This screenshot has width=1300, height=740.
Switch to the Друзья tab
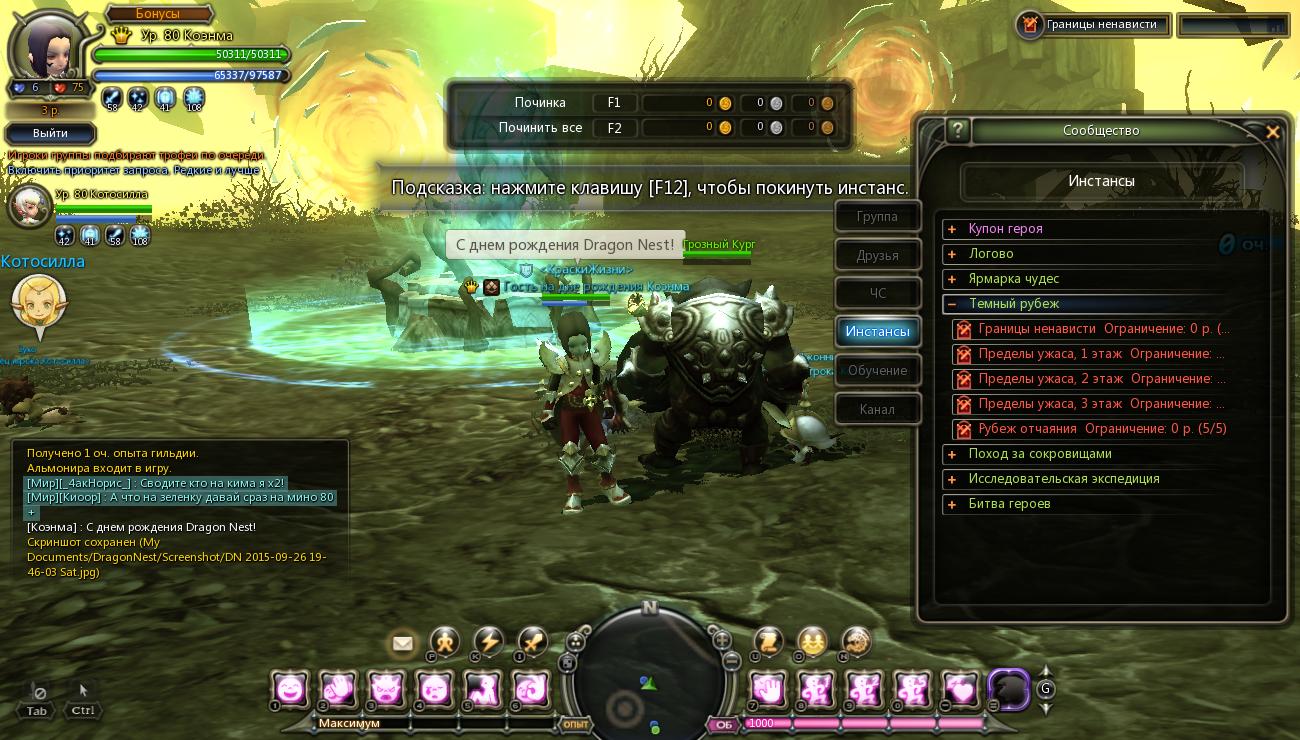[x=877, y=255]
